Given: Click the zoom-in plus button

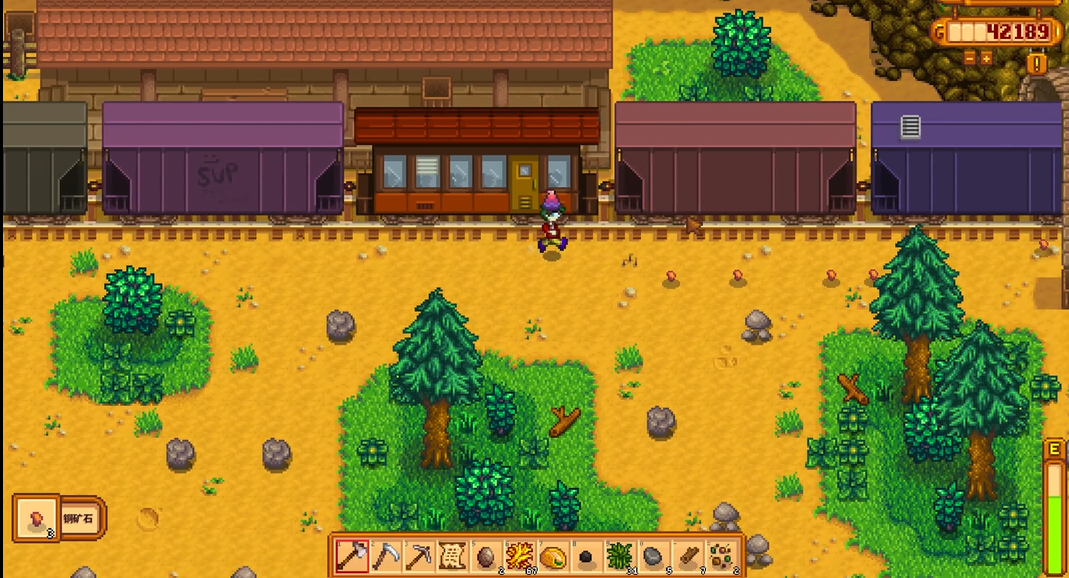Looking at the screenshot, I should pos(987,58).
